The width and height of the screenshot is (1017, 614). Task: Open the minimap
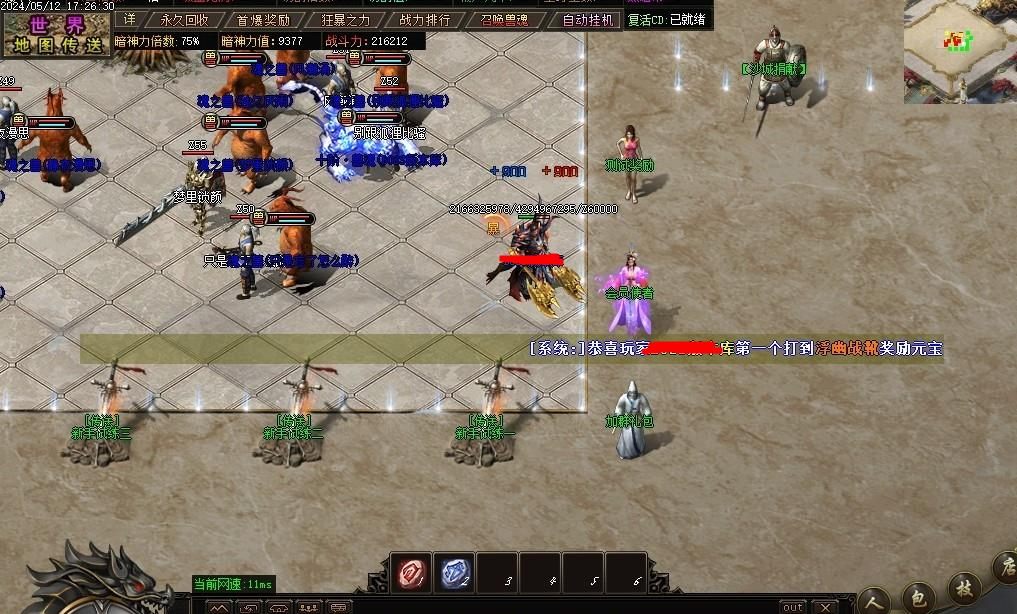959,45
